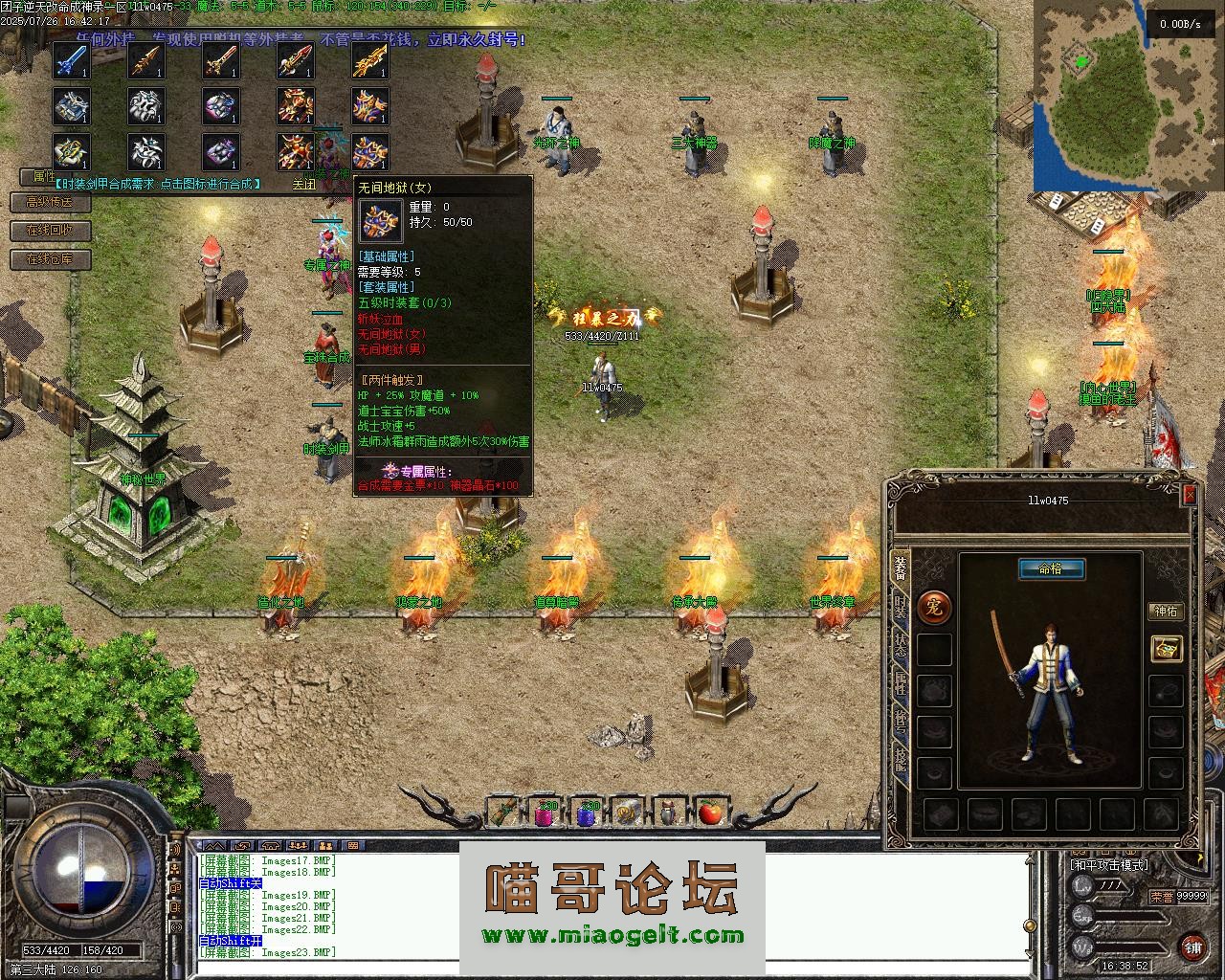Visit the www.miaogelt.com forum banner
The image size is (1225, 980).
[612, 935]
